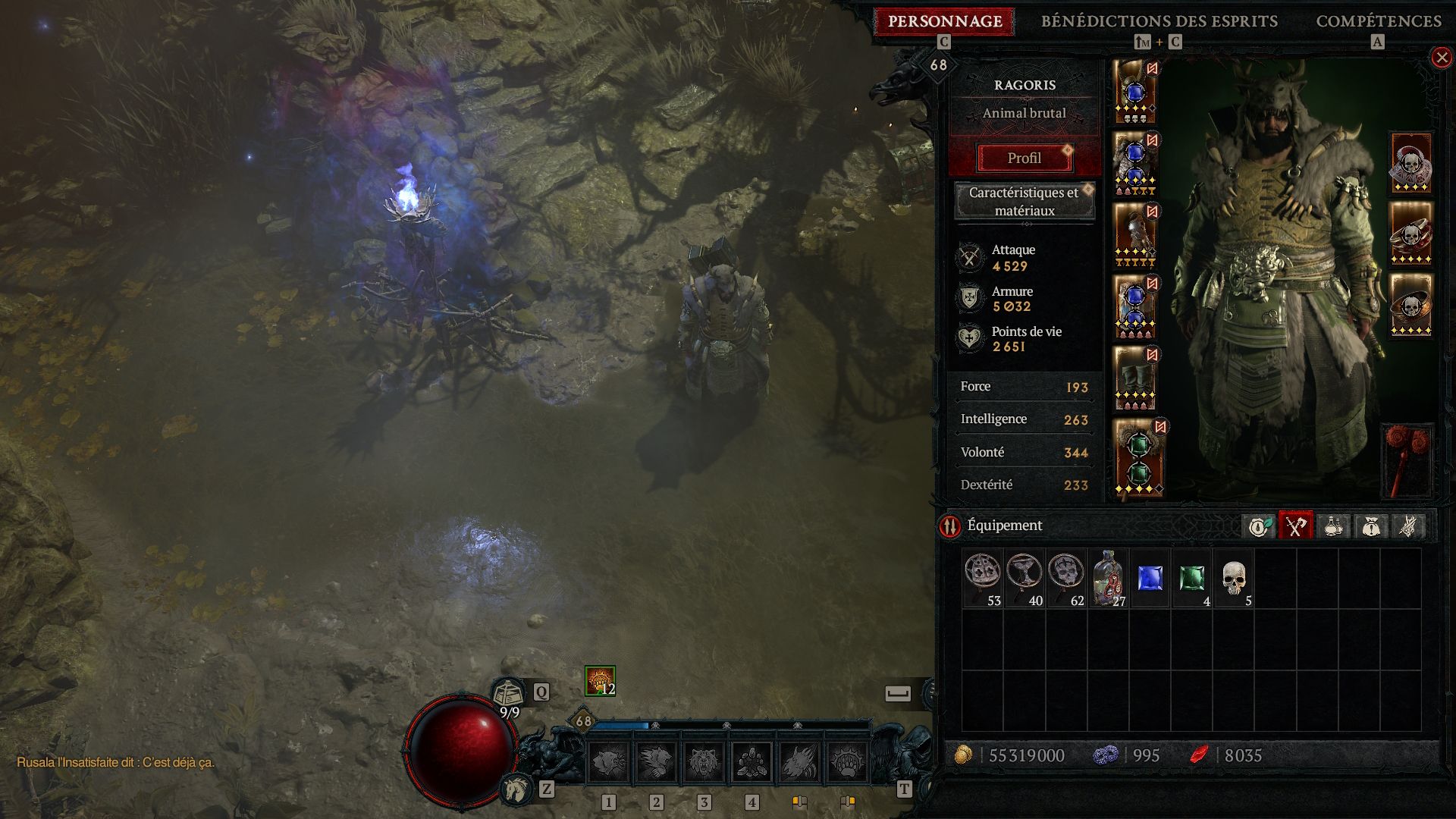Screen dimensions: 1456x819
Task: Select the blue sapphire gem
Action: coord(1150,579)
